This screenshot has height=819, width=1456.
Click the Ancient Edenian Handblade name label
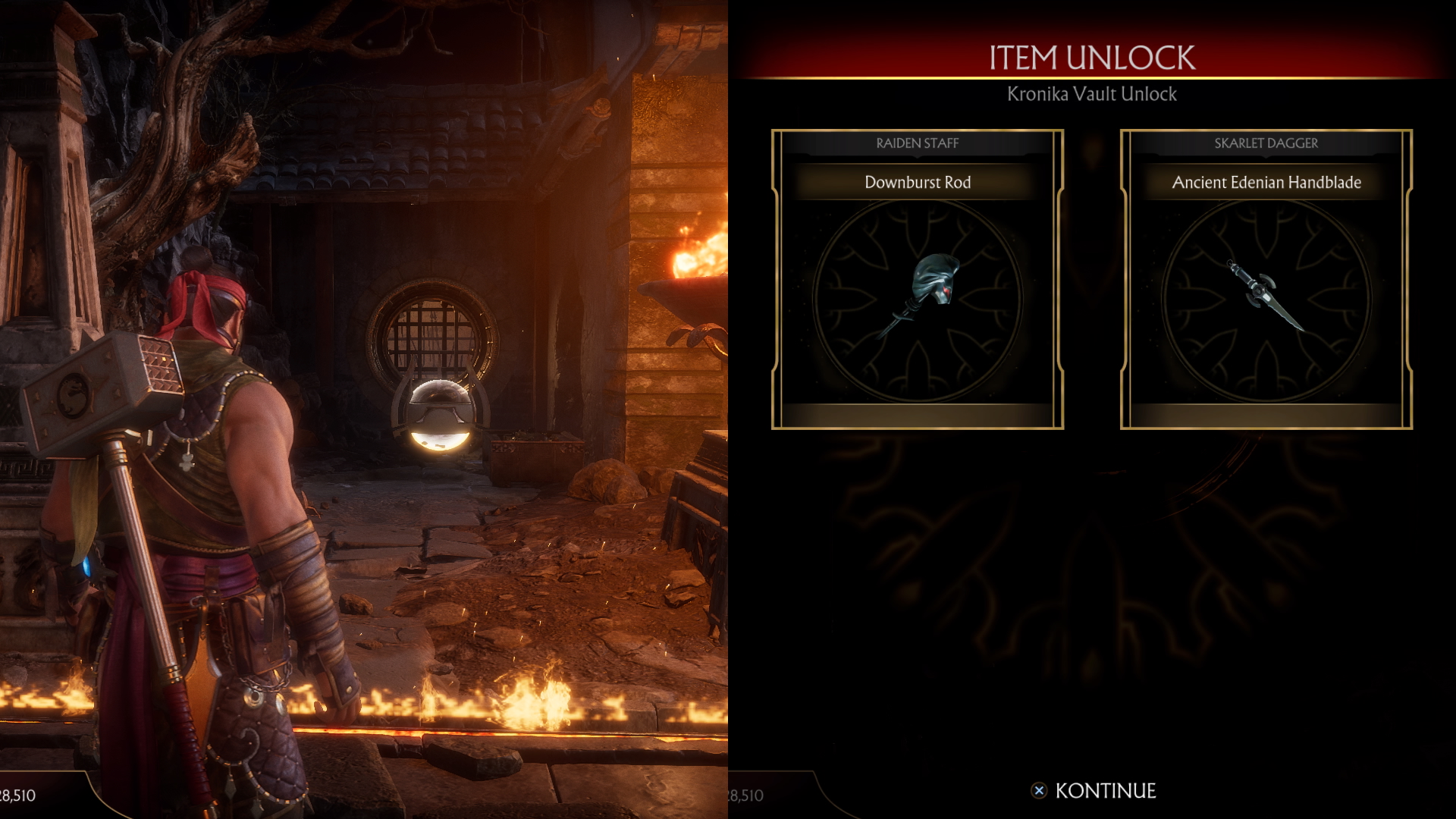tap(1265, 182)
